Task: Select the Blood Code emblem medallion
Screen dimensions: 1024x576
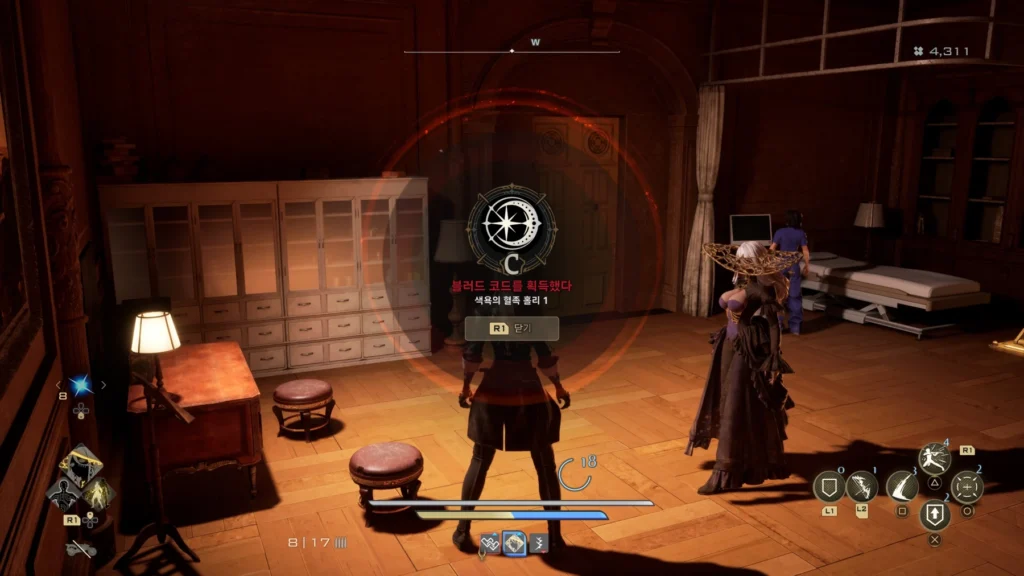Action: 512,220
